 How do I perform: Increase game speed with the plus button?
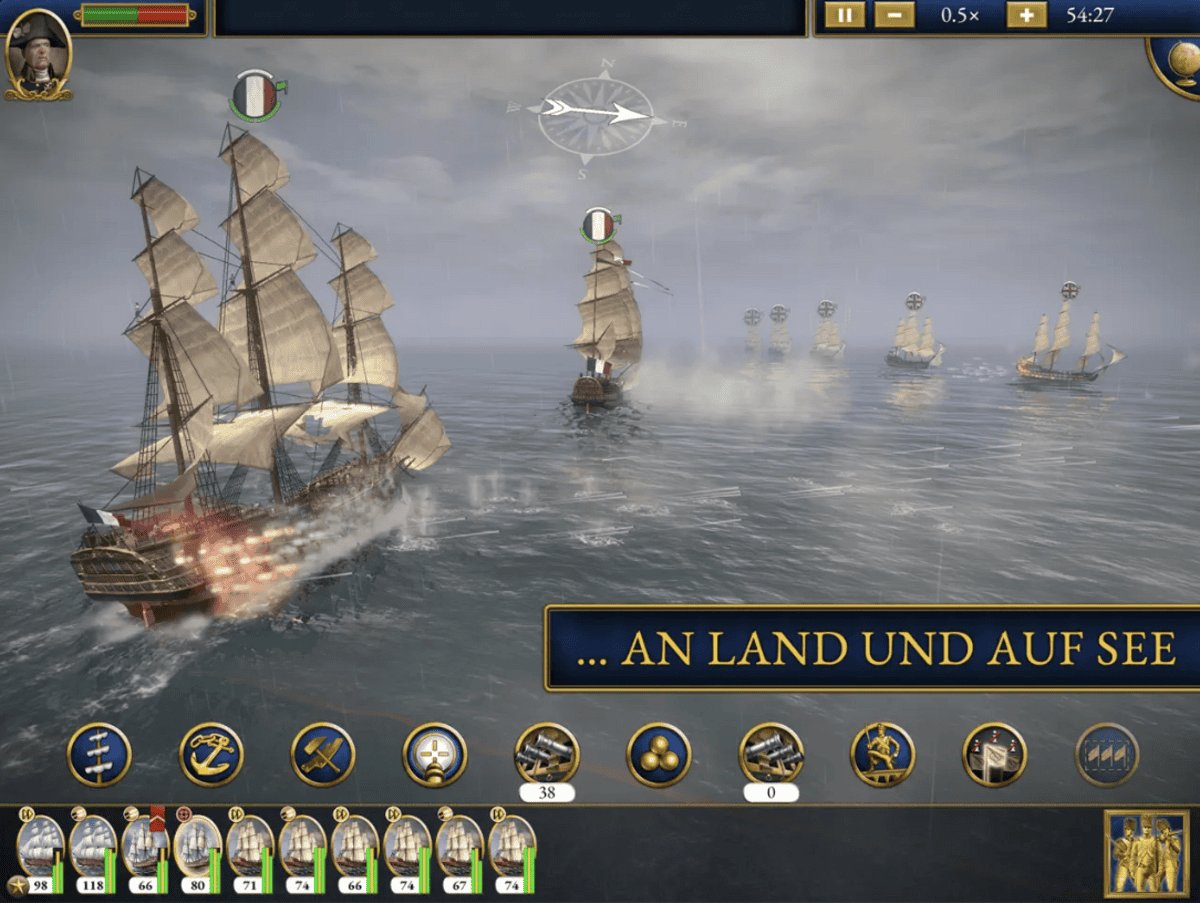click(1026, 16)
